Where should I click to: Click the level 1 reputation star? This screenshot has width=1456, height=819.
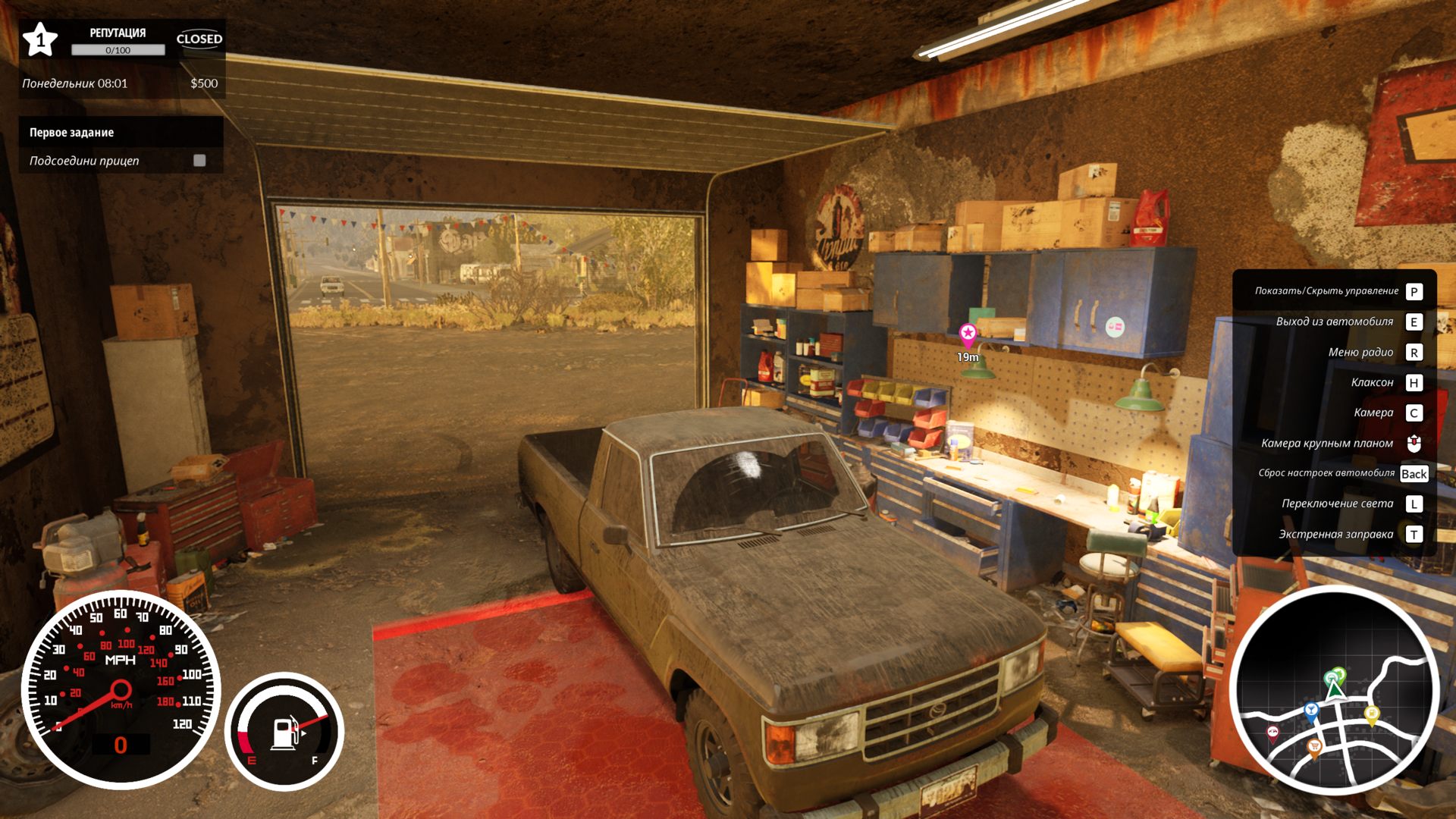click(x=40, y=39)
